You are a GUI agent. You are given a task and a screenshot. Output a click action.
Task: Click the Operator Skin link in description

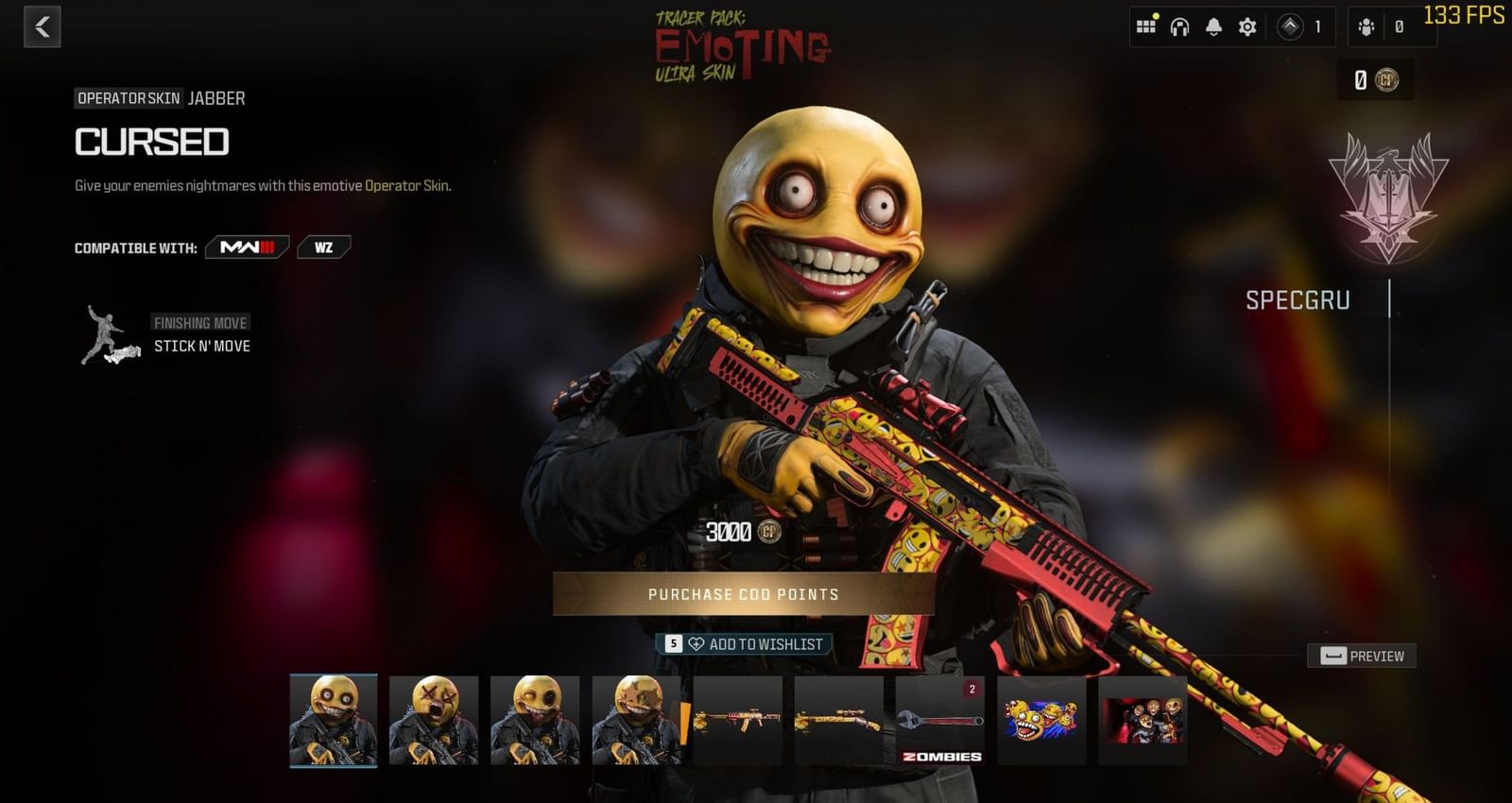tap(408, 186)
